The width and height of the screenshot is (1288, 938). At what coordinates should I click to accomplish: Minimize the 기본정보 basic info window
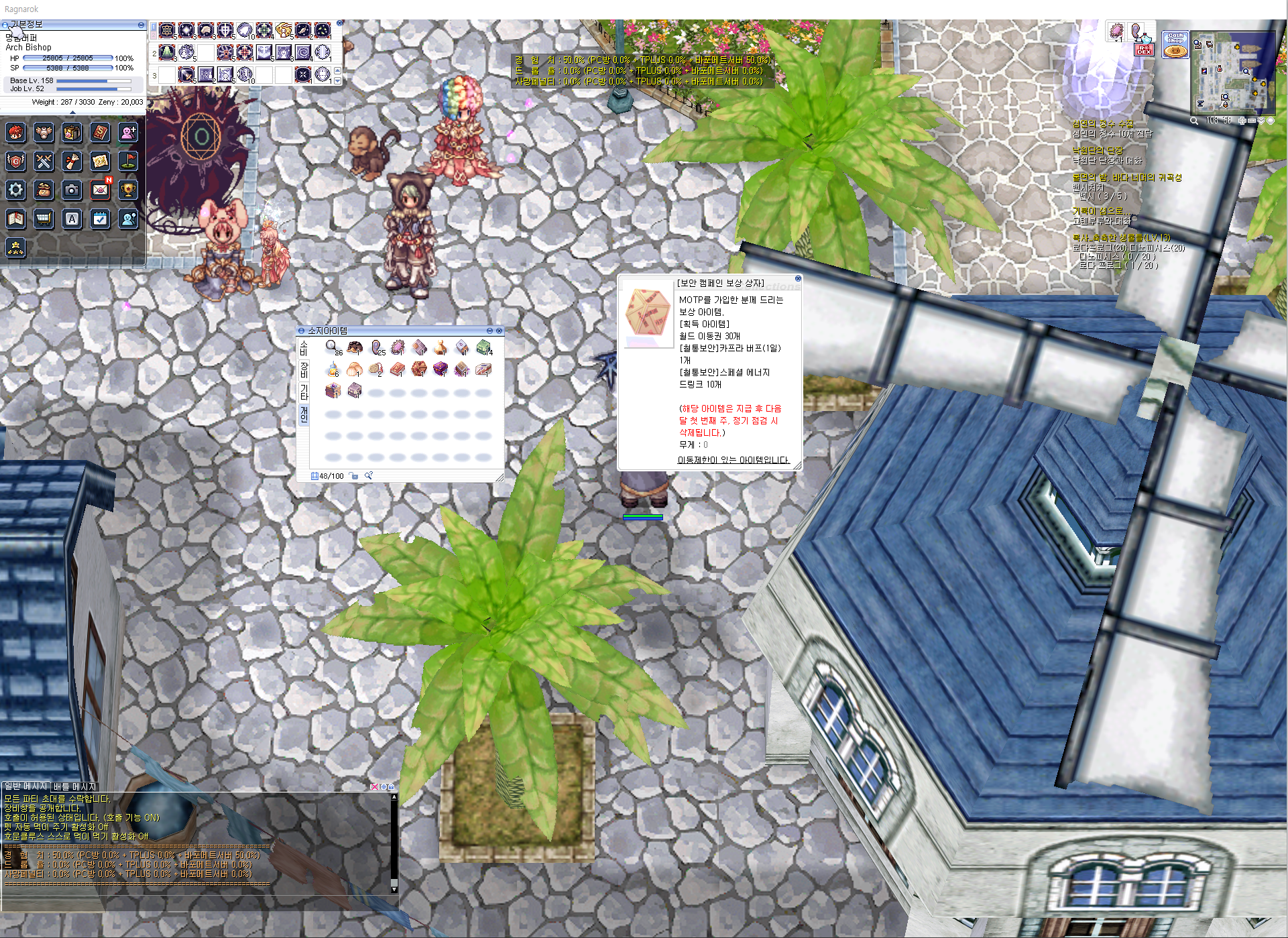pyautogui.click(x=141, y=25)
